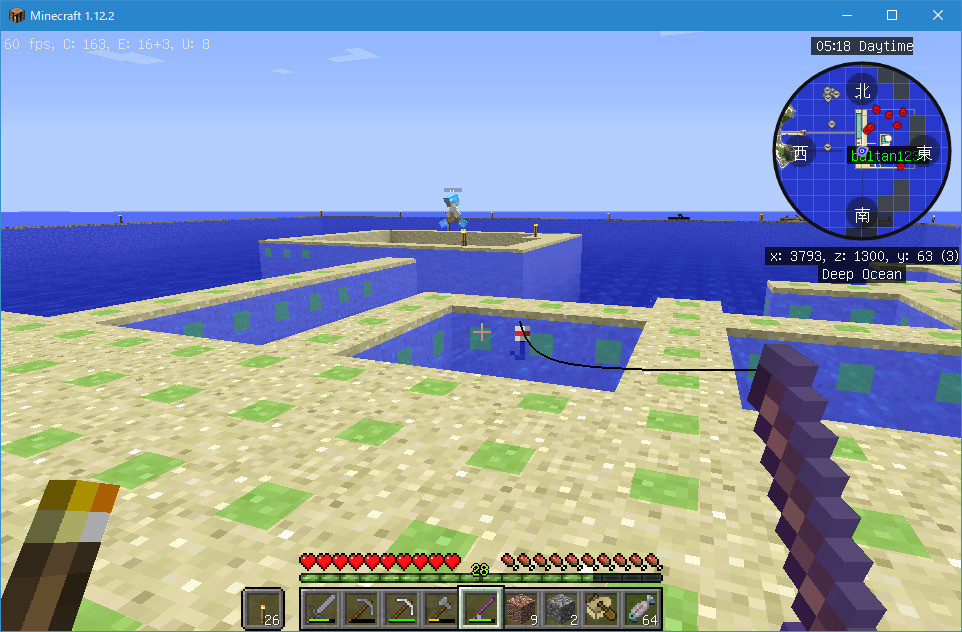Click the south (南) marker on the minimap
This screenshot has height=632, width=962.
coord(862,214)
